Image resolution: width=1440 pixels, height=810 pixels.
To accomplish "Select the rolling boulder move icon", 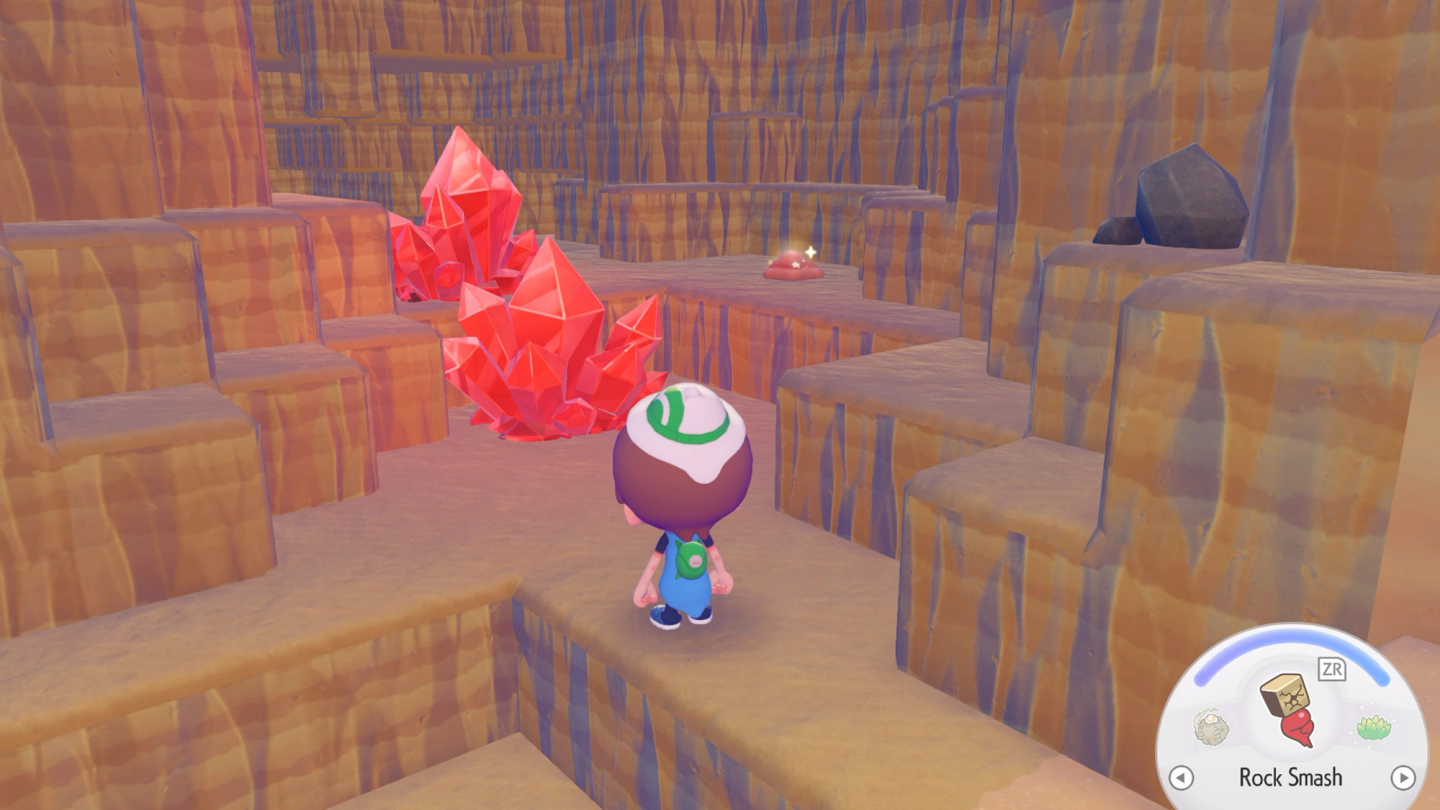I will (1212, 727).
